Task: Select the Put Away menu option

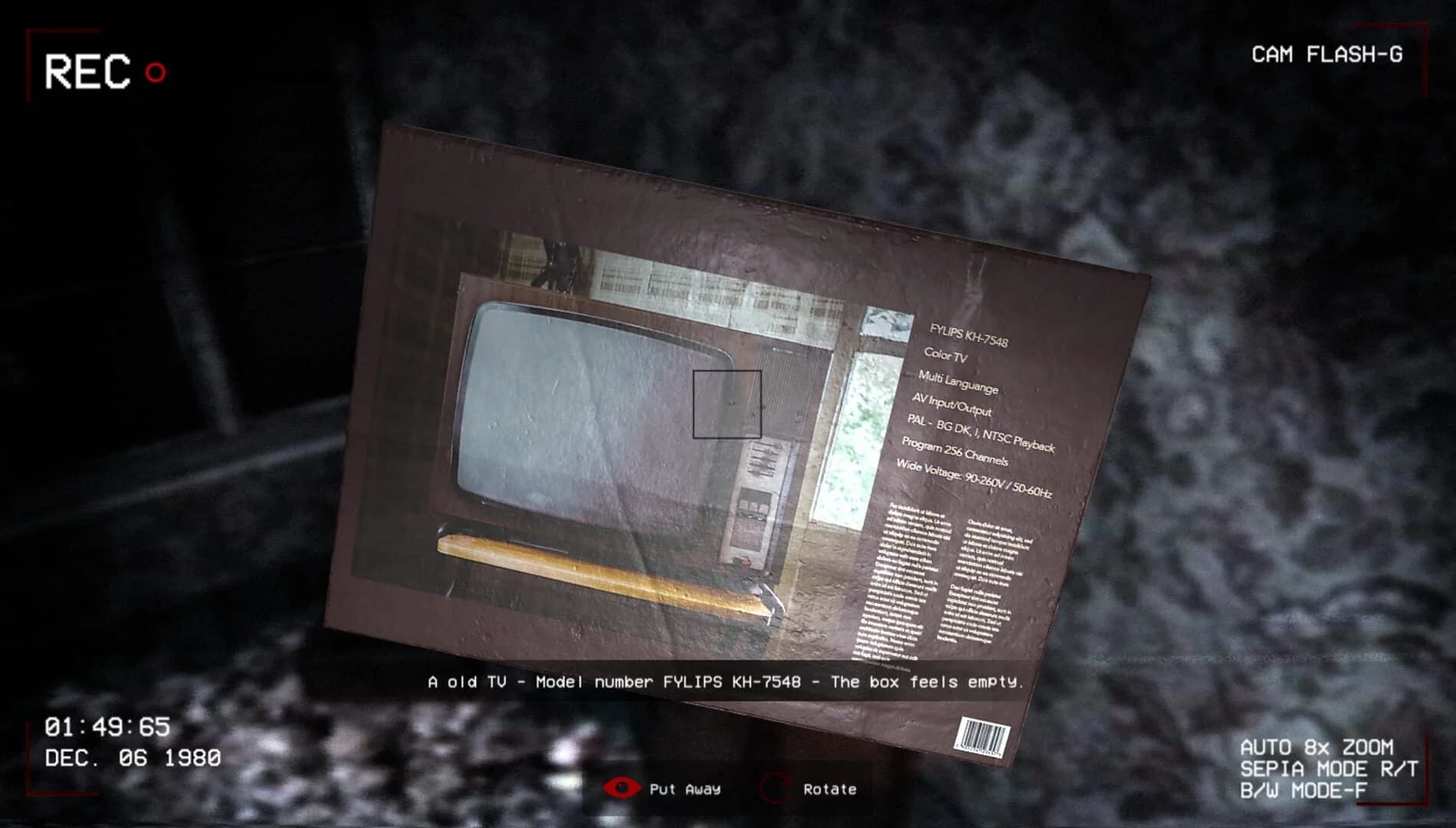Action: point(687,789)
